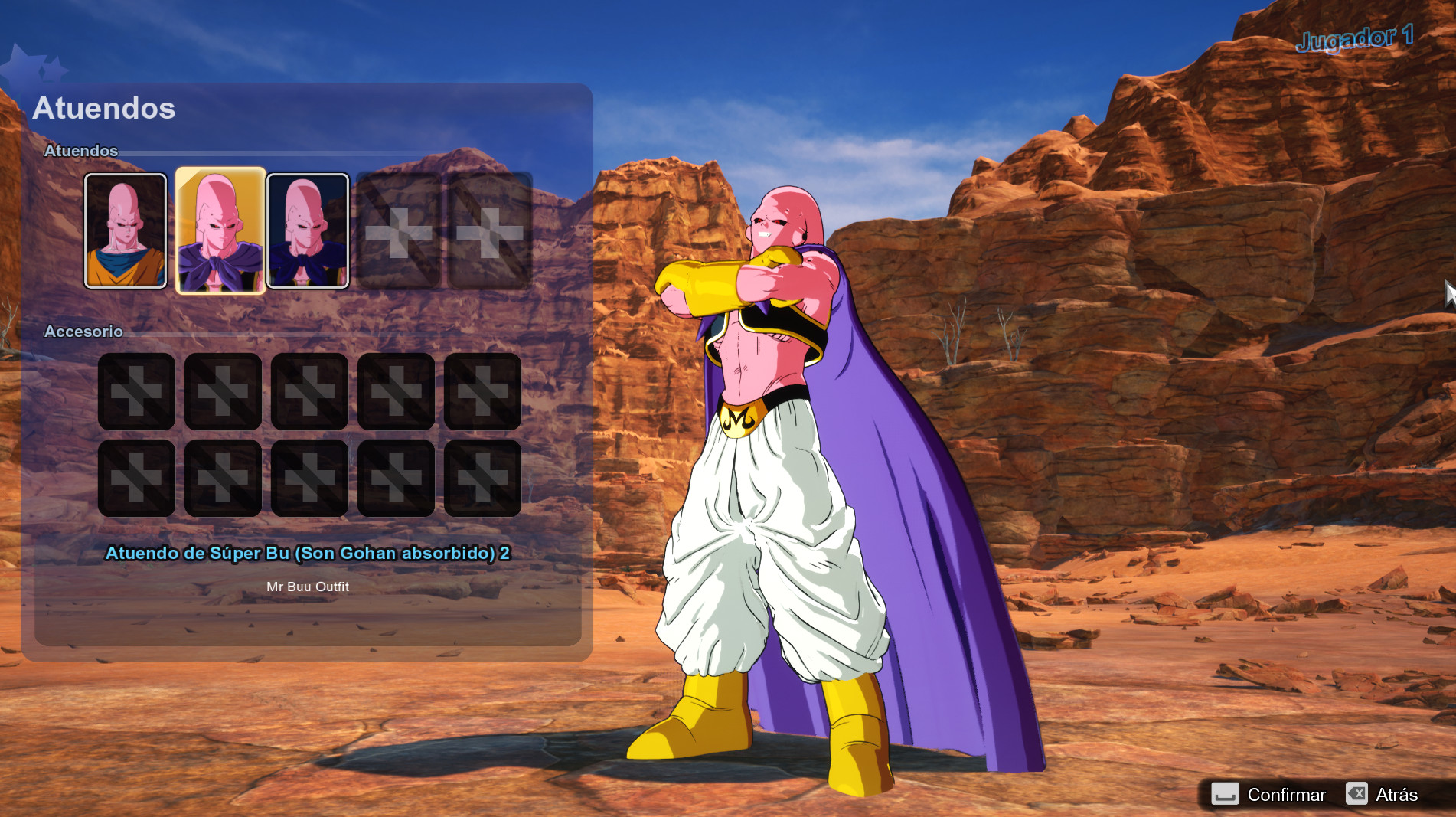Viewport: 1456px width, 817px height.
Task: Click the outfit name Atuendo de Súper Bu
Action: pos(309,553)
